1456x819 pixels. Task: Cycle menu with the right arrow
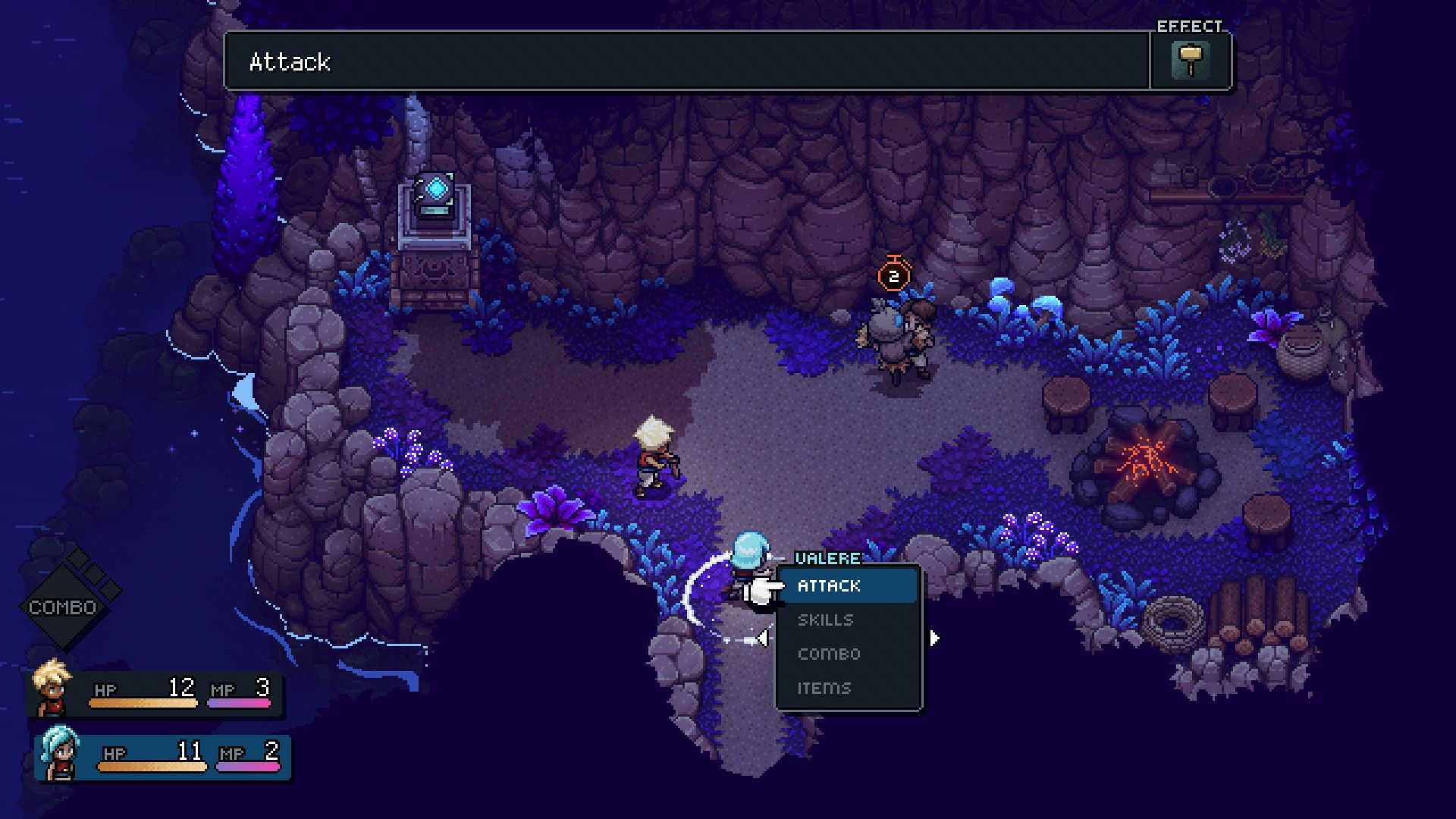point(934,639)
